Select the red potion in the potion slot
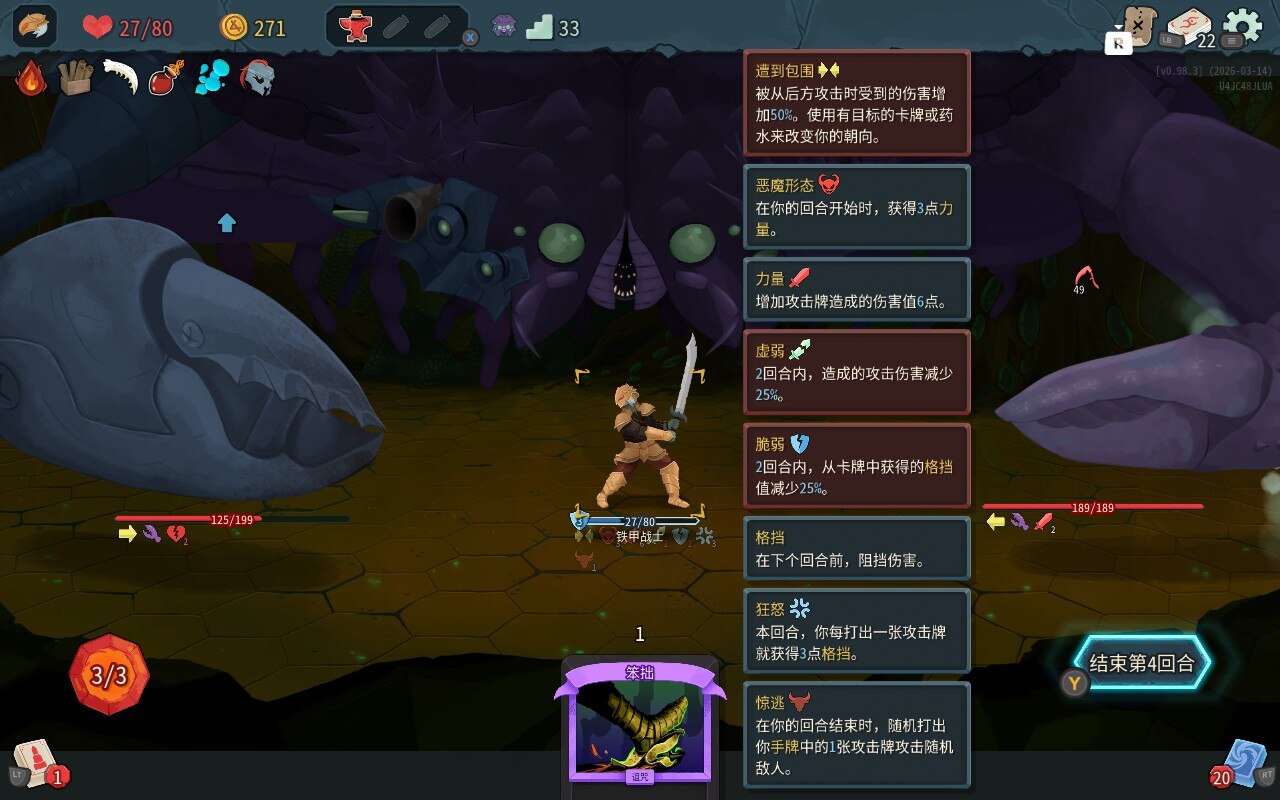This screenshot has width=1280, height=800. tap(355, 27)
